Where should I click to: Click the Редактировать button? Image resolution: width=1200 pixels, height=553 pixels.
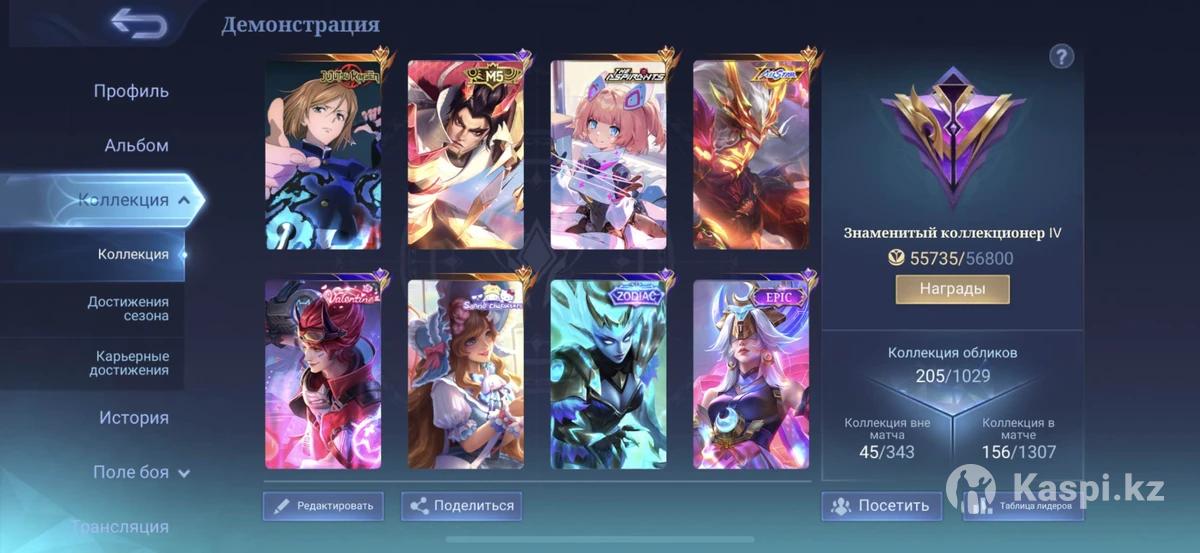pyautogui.click(x=323, y=506)
